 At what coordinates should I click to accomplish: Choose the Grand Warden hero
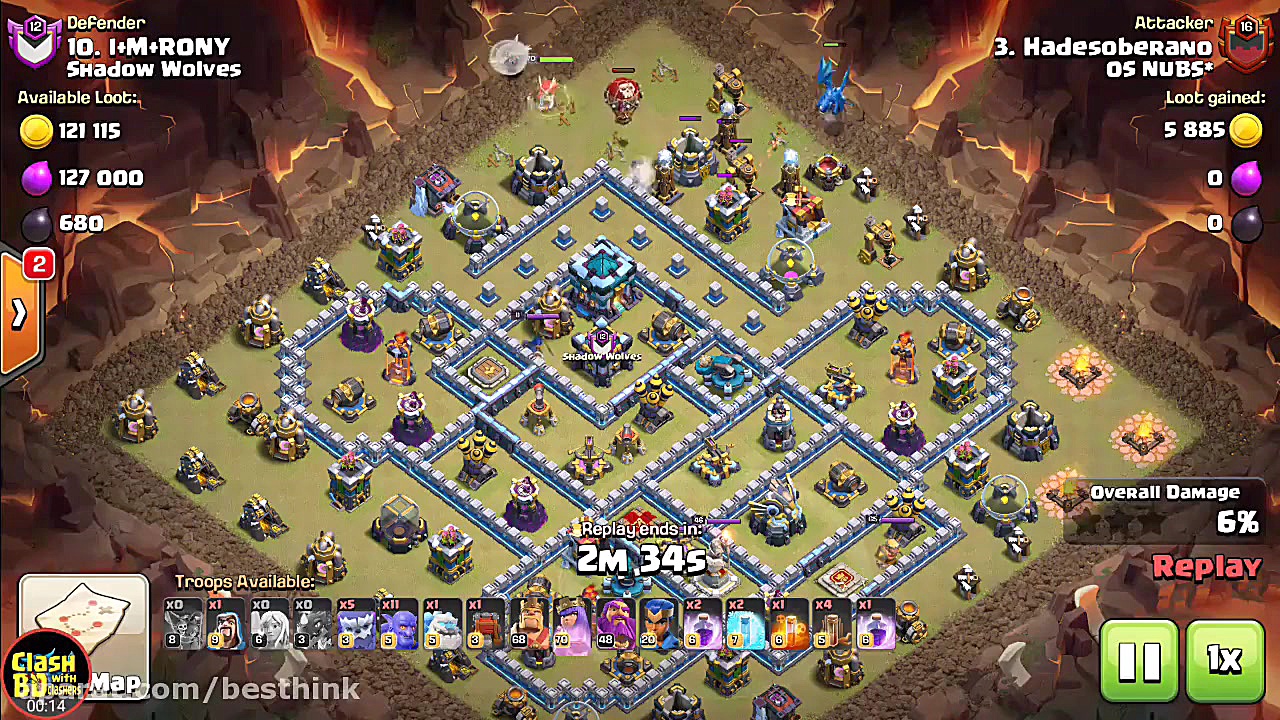[x=616, y=624]
